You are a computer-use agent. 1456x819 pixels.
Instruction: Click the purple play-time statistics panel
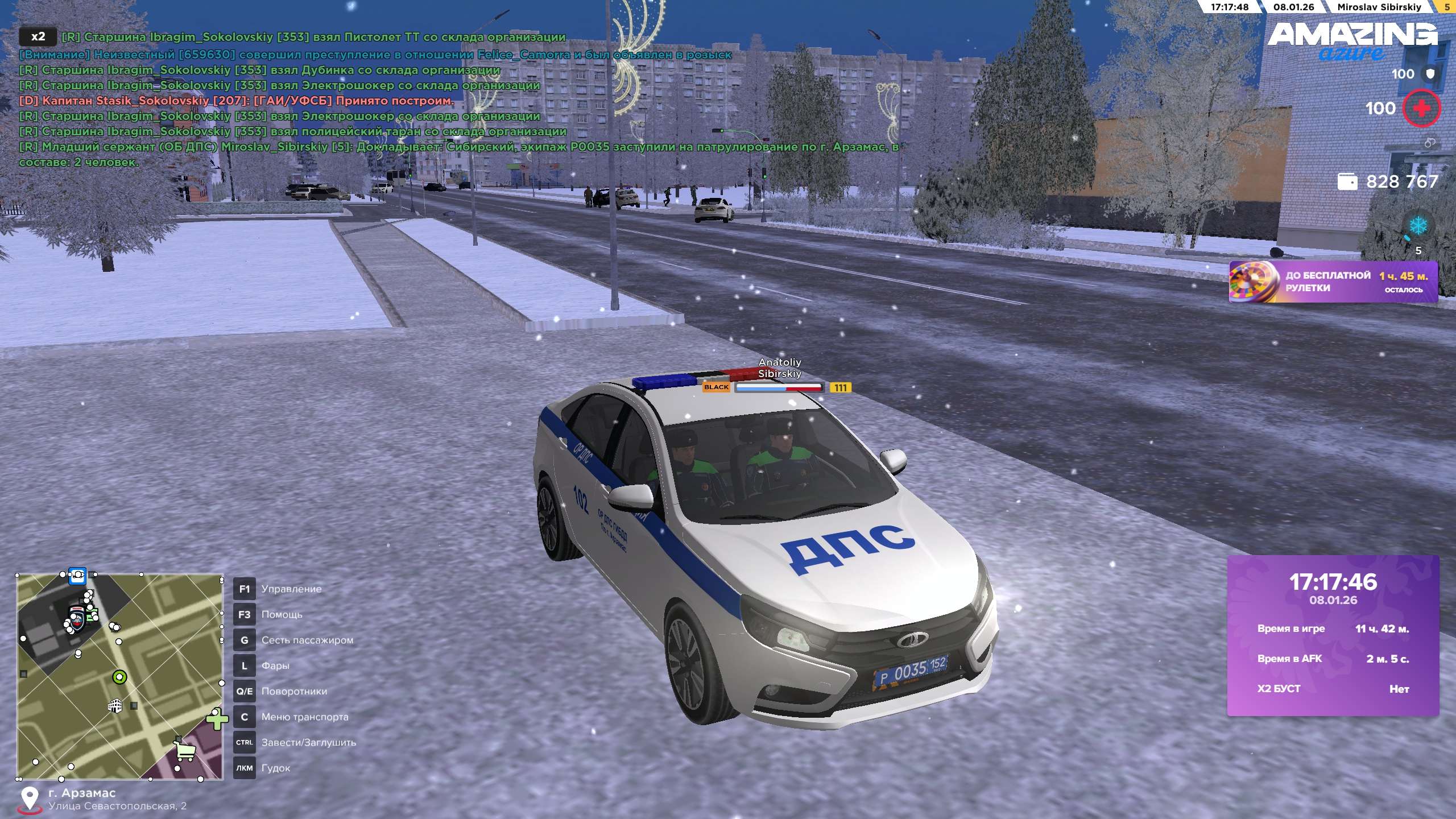[x=1333, y=635]
